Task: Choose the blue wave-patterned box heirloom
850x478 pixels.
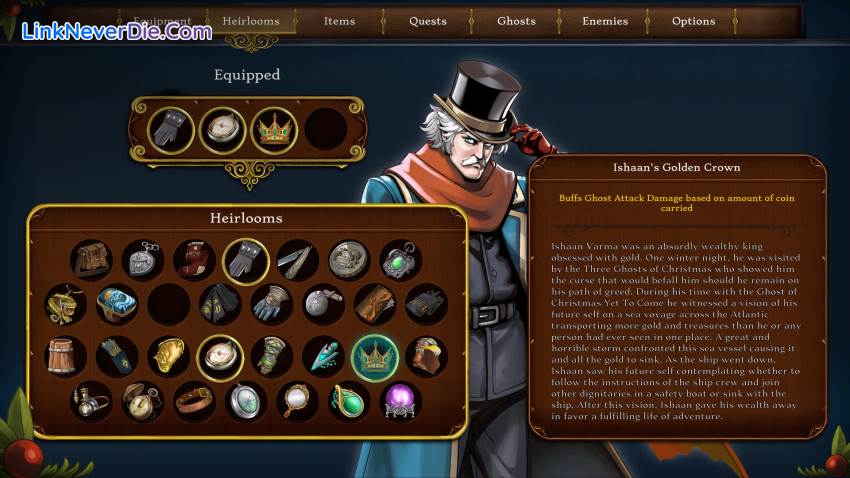Action: pyautogui.click(x=117, y=305)
